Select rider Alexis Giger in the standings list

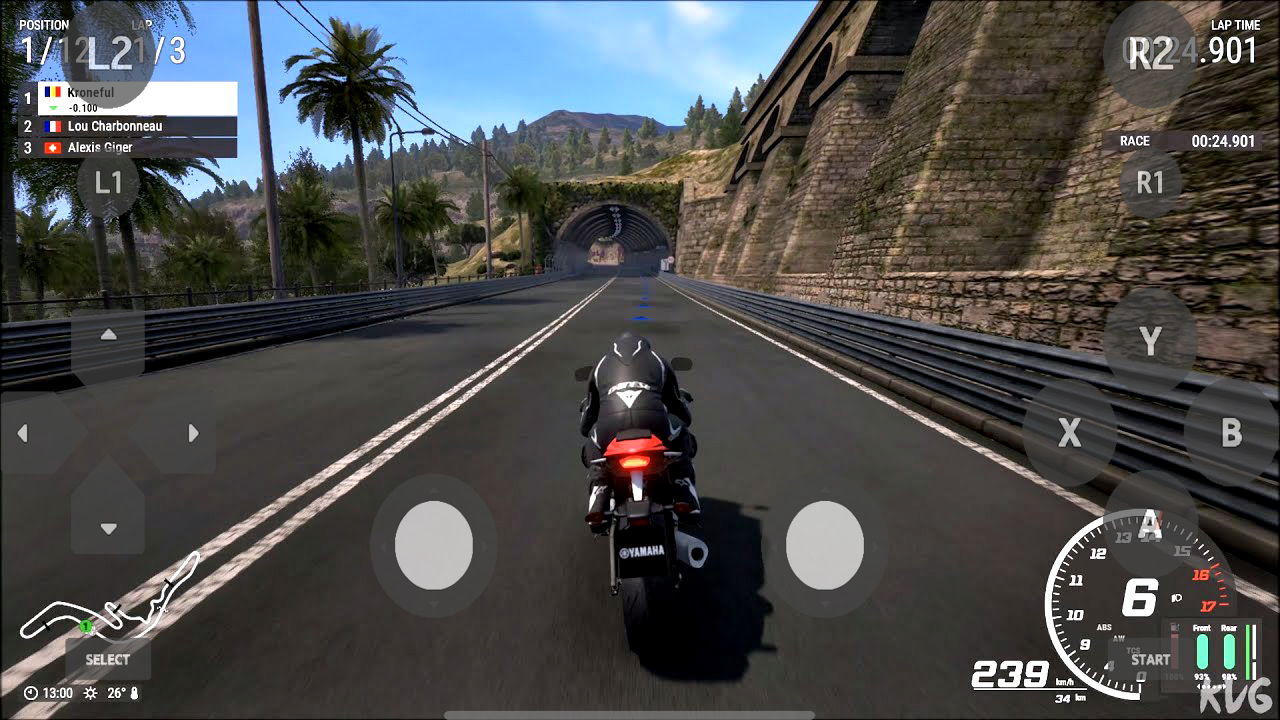(x=100, y=147)
